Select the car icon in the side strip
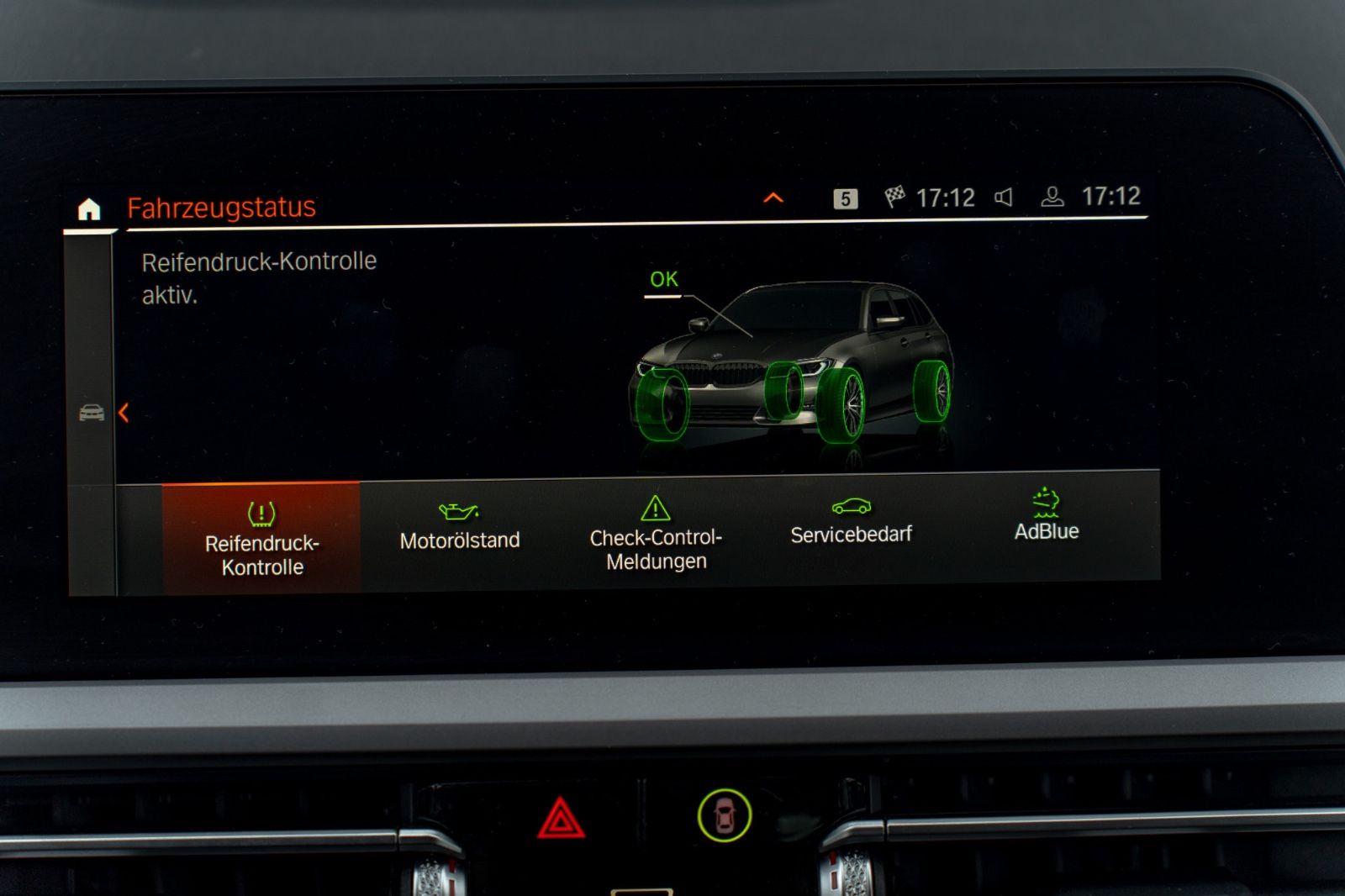The image size is (1345, 896). (92, 413)
